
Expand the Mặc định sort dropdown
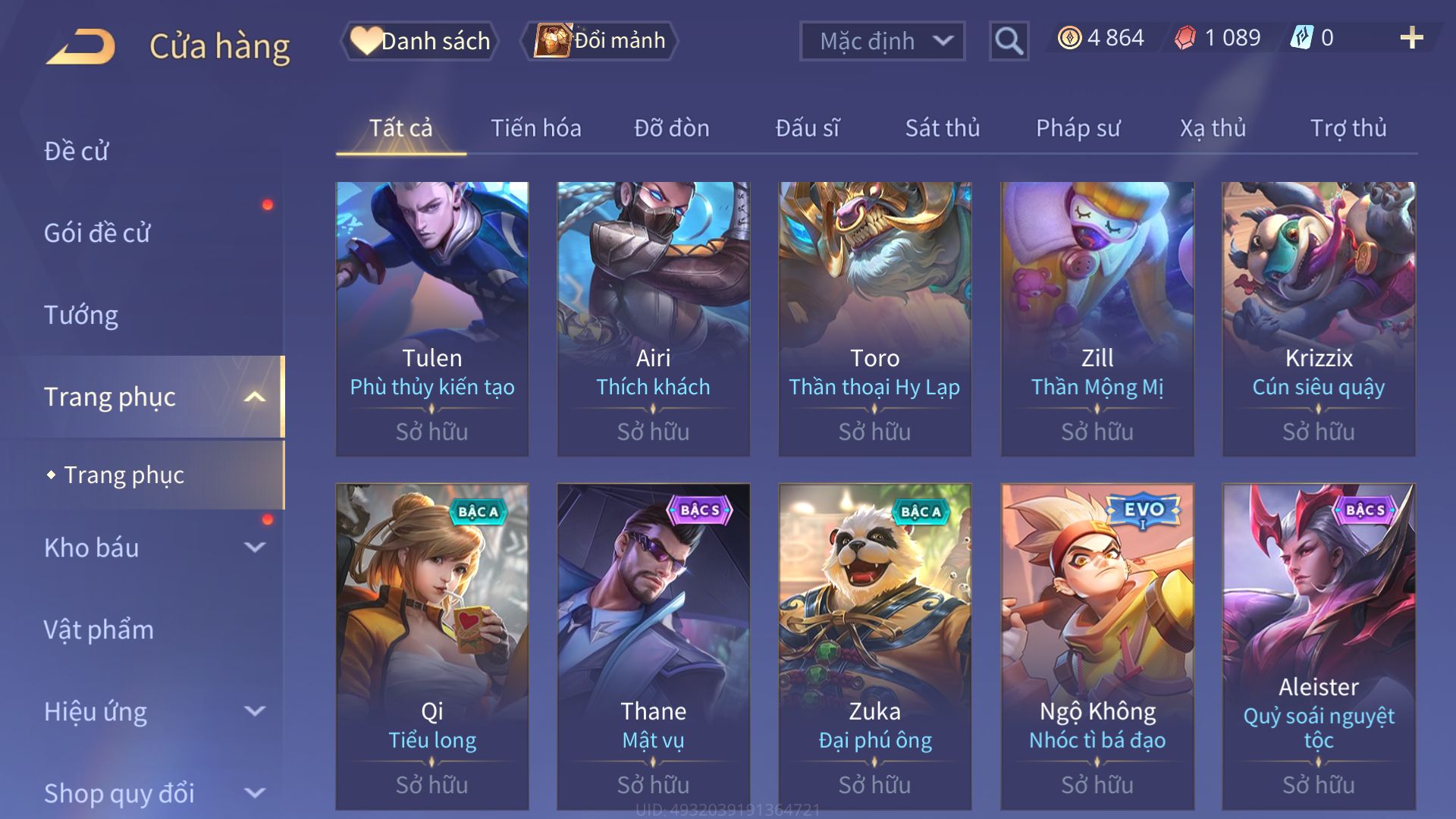click(882, 41)
